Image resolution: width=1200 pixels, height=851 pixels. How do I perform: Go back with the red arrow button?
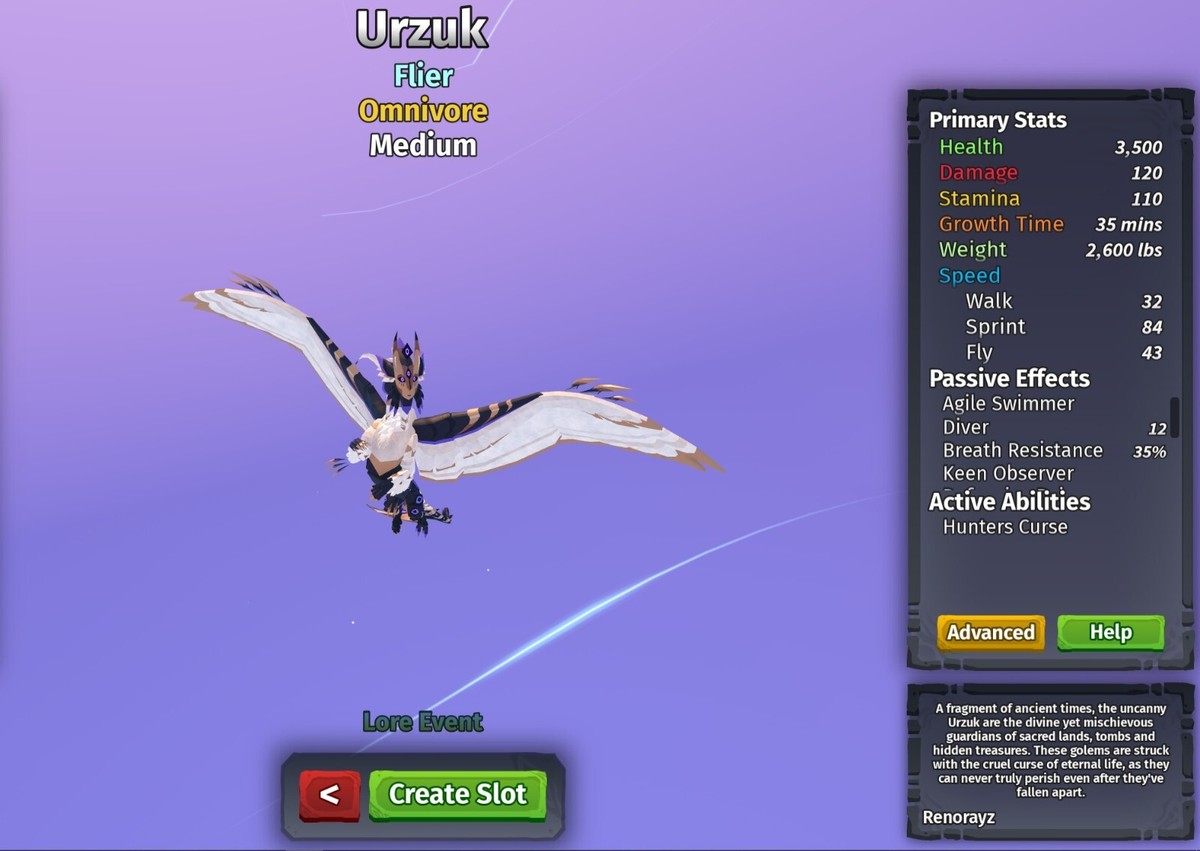click(329, 795)
